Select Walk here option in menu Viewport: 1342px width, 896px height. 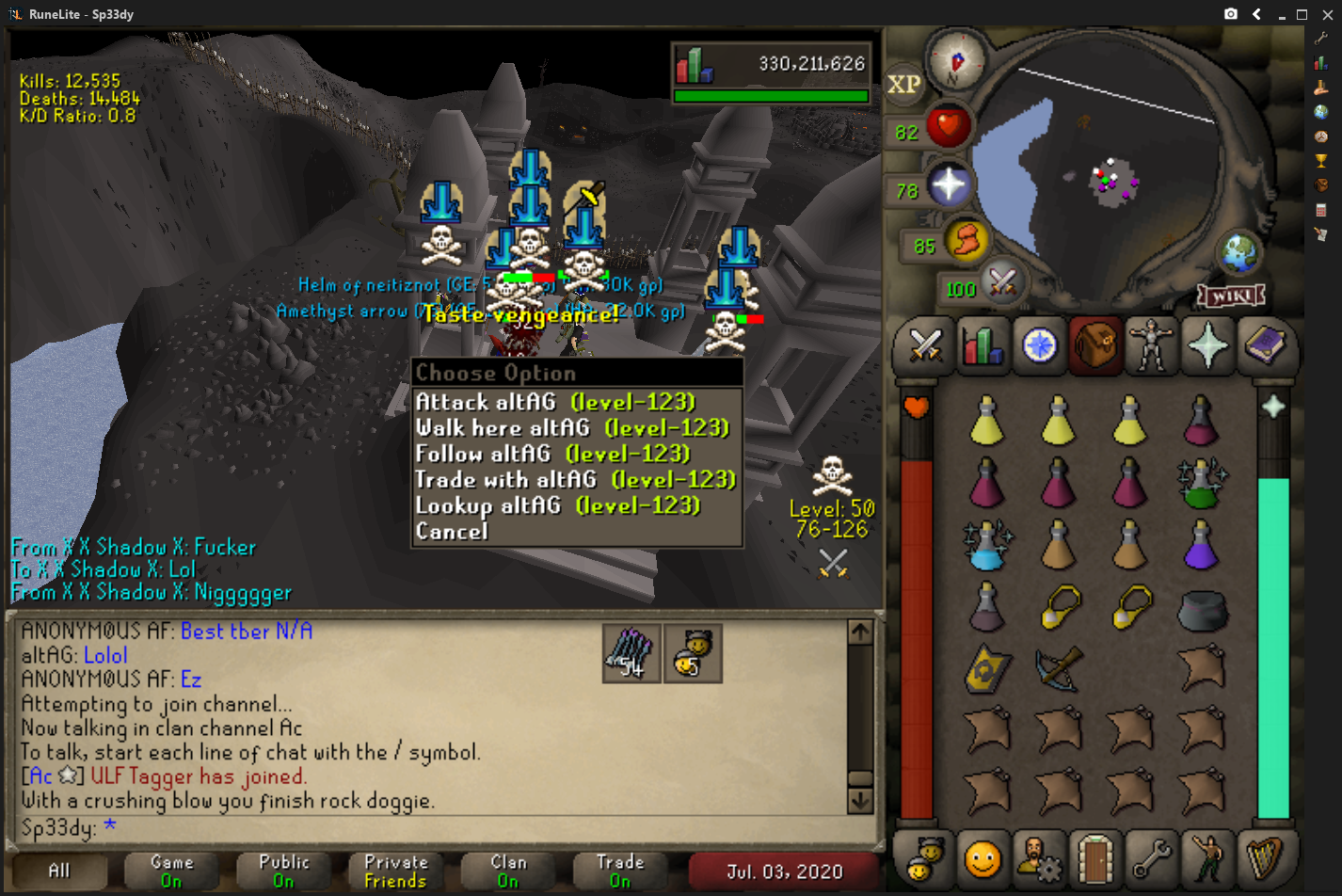pos(572,428)
